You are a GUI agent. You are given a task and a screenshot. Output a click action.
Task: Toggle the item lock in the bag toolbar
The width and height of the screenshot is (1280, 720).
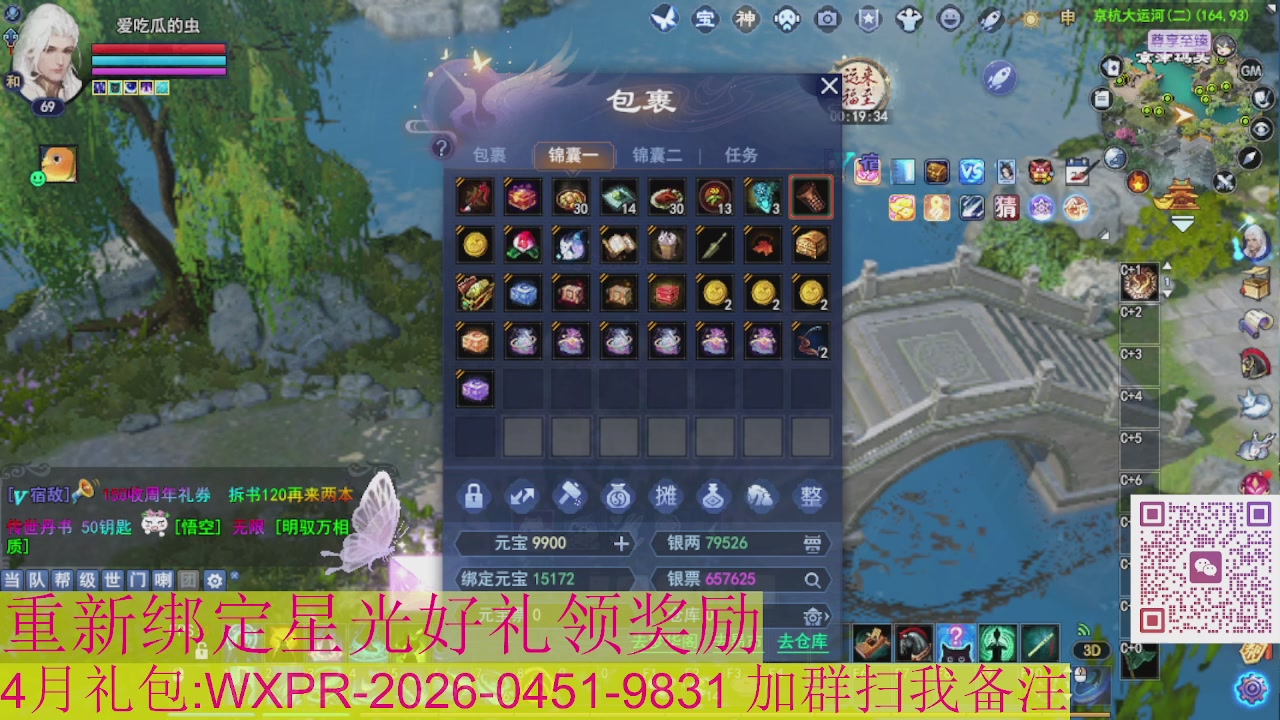point(473,496)
